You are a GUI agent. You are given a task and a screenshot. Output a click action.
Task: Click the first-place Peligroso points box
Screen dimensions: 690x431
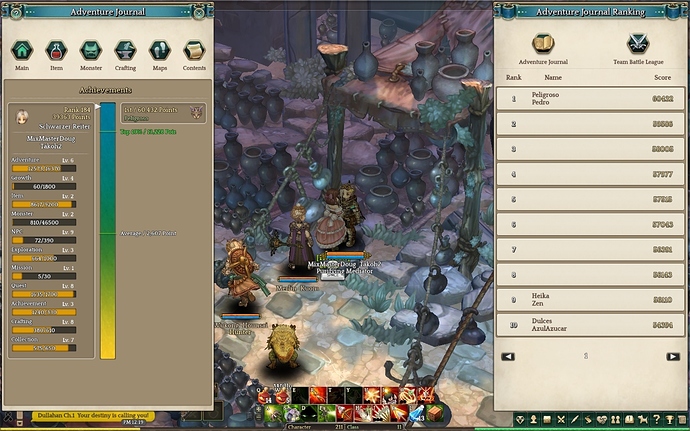162,115
